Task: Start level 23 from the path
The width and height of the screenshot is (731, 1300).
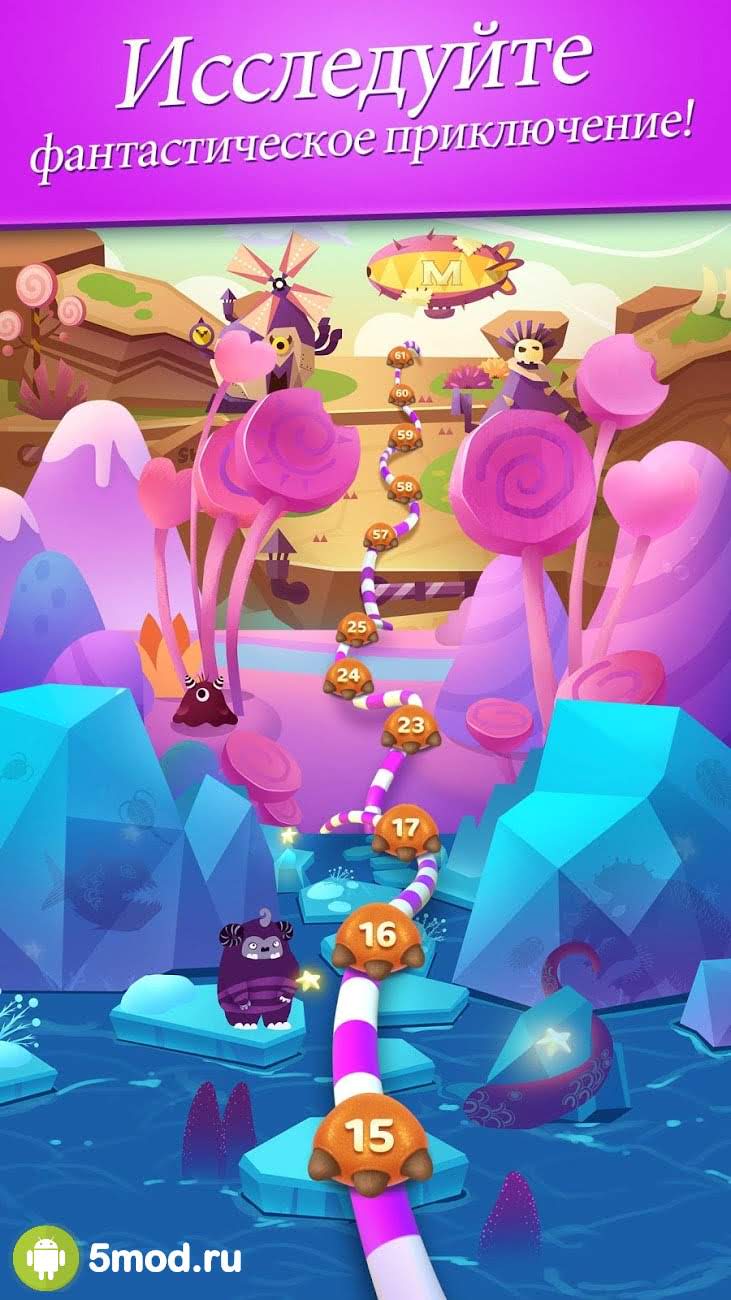Action: coord(410,726)
